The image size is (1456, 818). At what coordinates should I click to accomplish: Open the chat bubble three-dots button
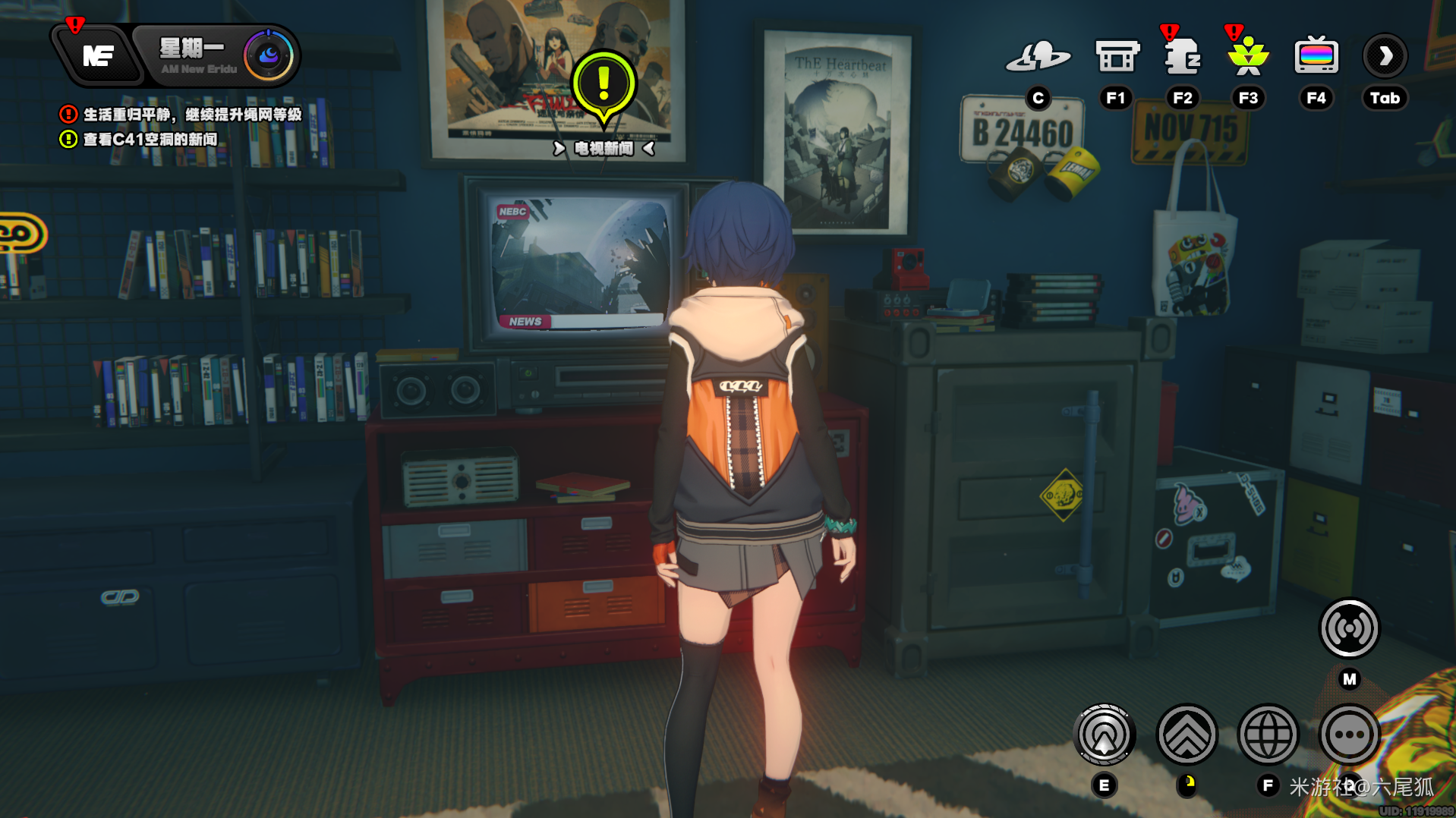(1349, 735)
